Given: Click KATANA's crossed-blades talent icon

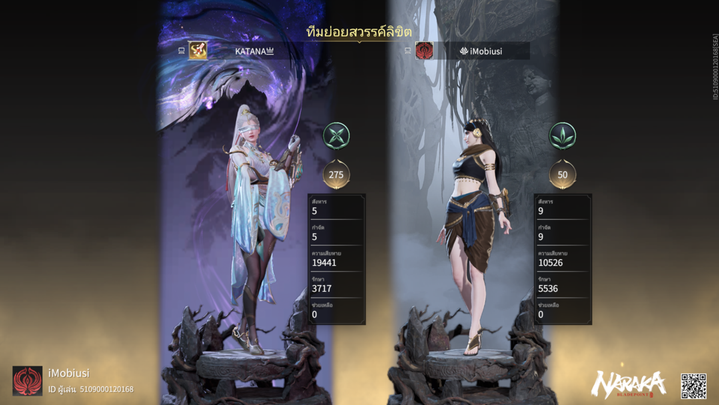Looking at the screenshot, I should click(337, 135).
